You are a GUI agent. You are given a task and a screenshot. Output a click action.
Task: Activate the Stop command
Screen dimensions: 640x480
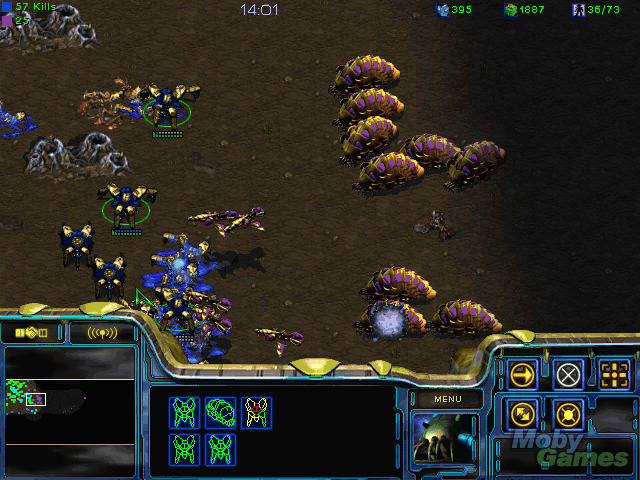click(x=568, y=375)
